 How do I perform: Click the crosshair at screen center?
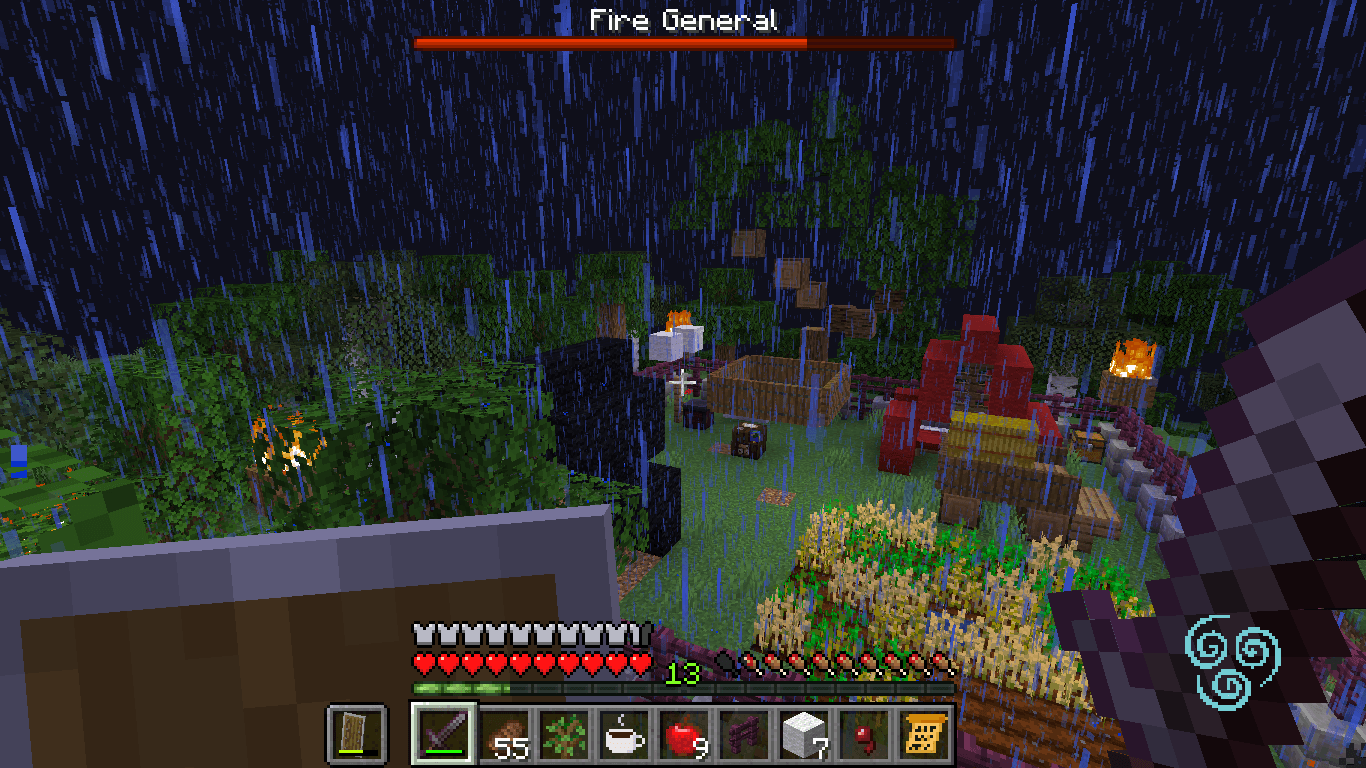[683, 384]
